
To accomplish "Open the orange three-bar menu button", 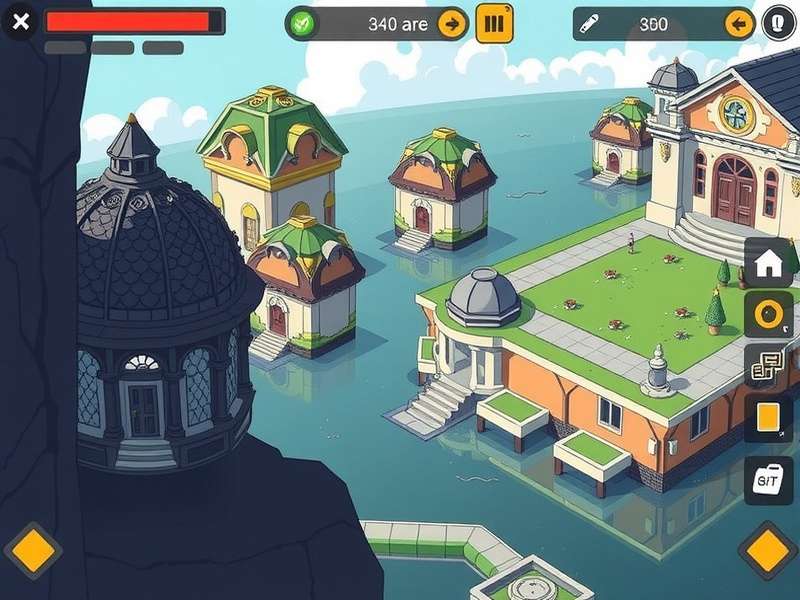I will [x=494, y=23].
